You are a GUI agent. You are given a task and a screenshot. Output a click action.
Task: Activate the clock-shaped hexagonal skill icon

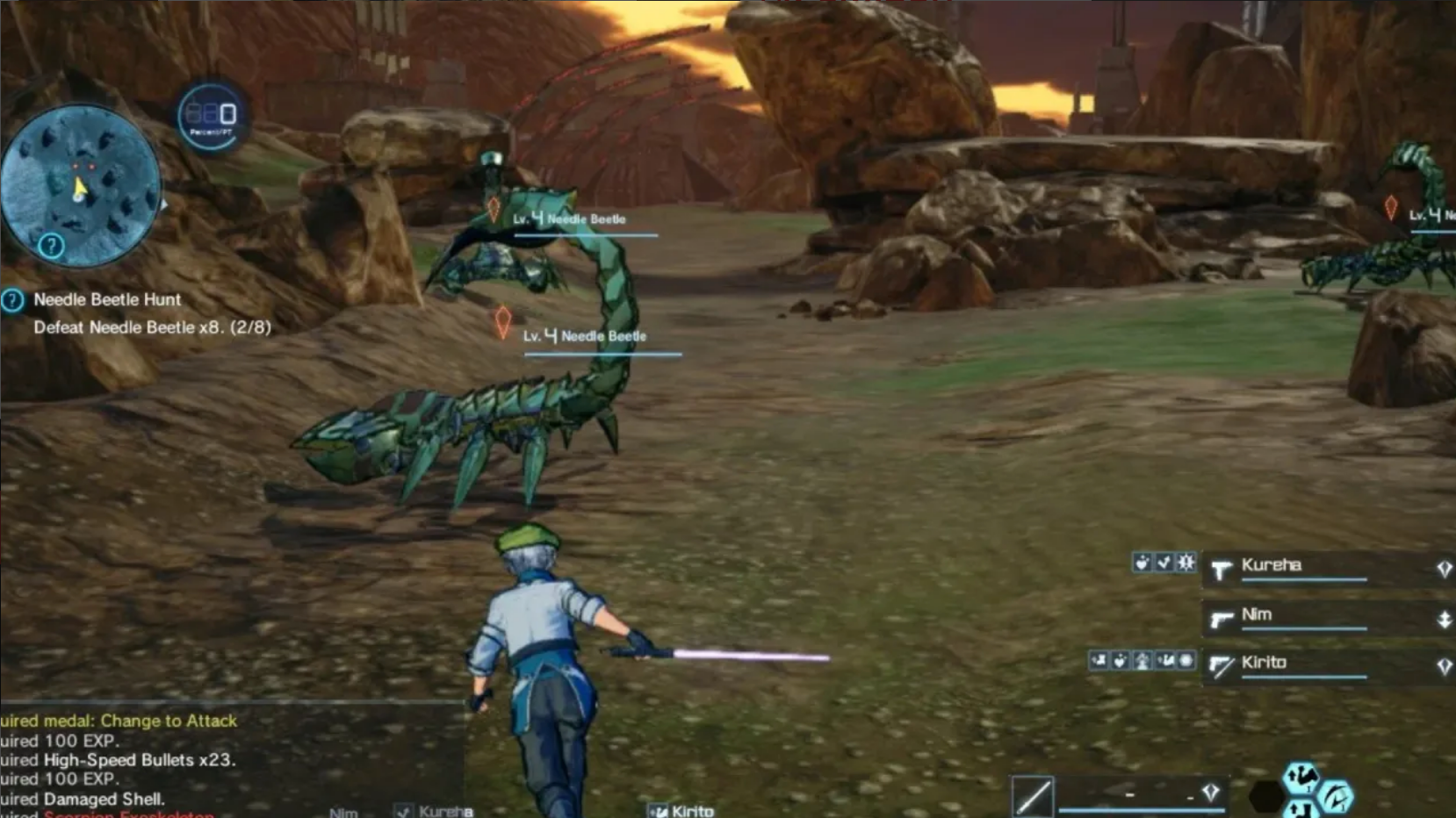(x=1337, y=797)
